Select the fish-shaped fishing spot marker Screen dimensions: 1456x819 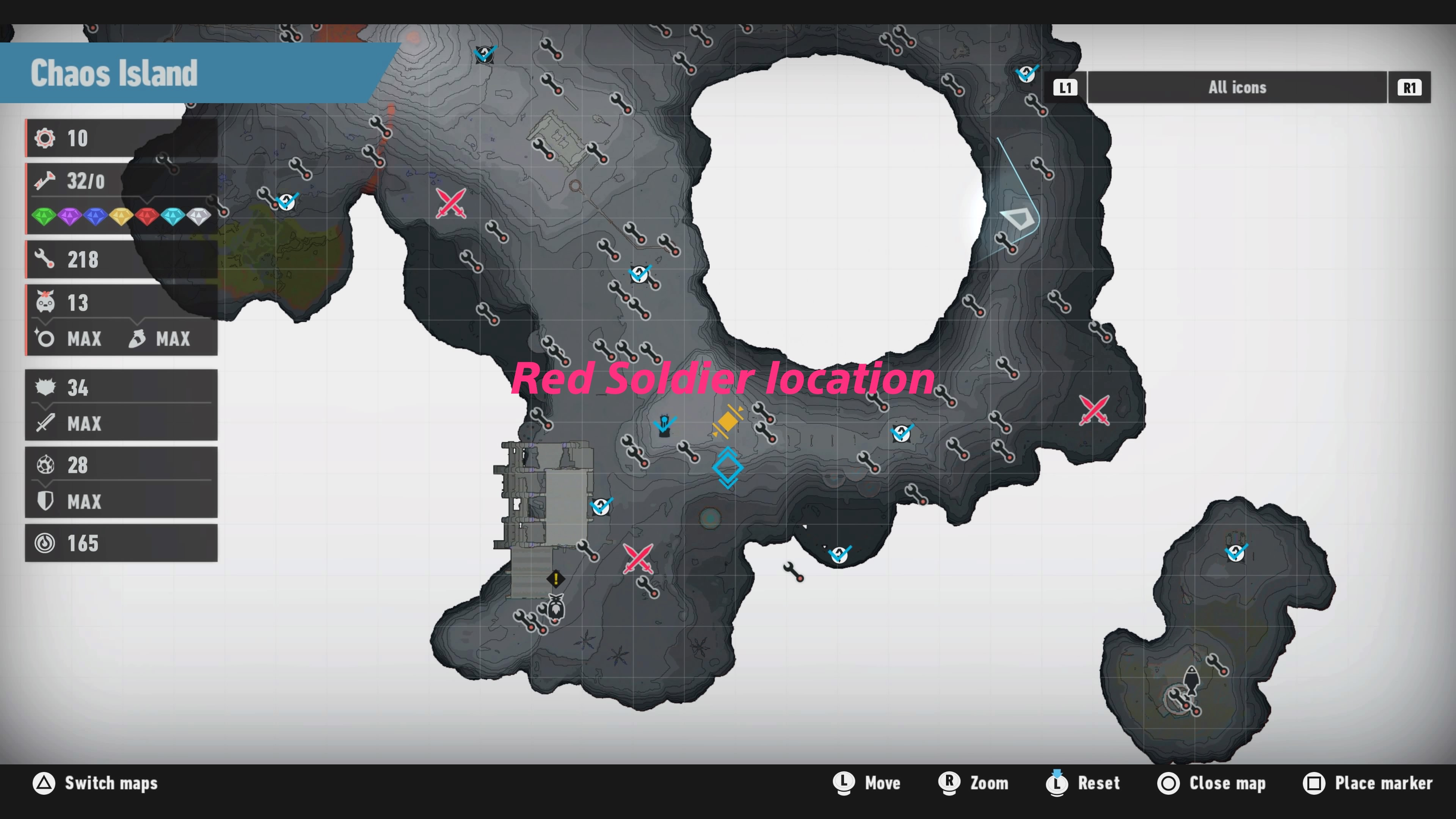(1191, 681)
